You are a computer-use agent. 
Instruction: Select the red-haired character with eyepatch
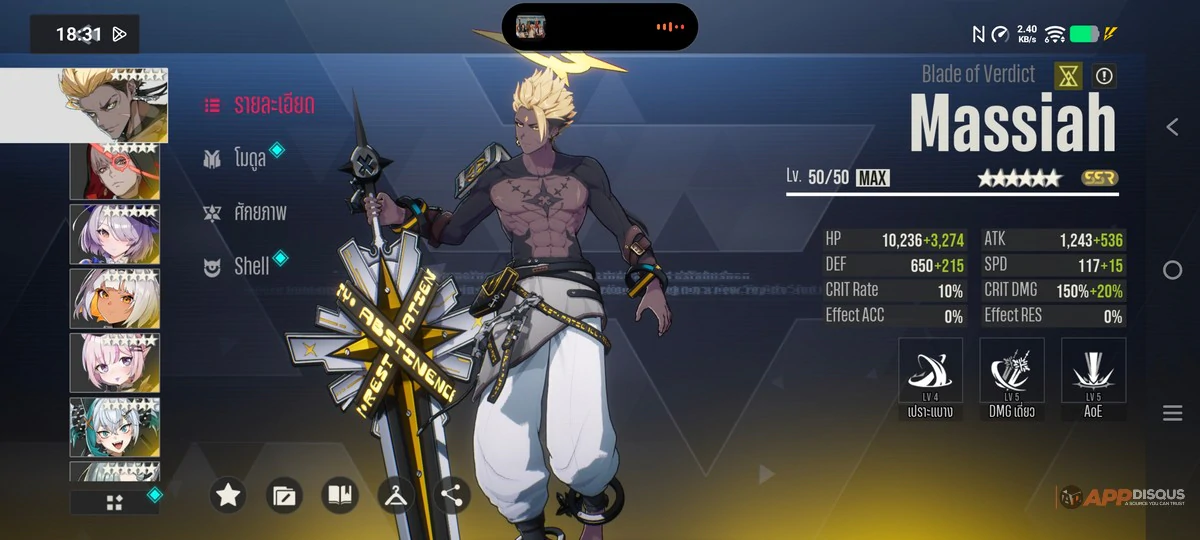coord(113,171)
